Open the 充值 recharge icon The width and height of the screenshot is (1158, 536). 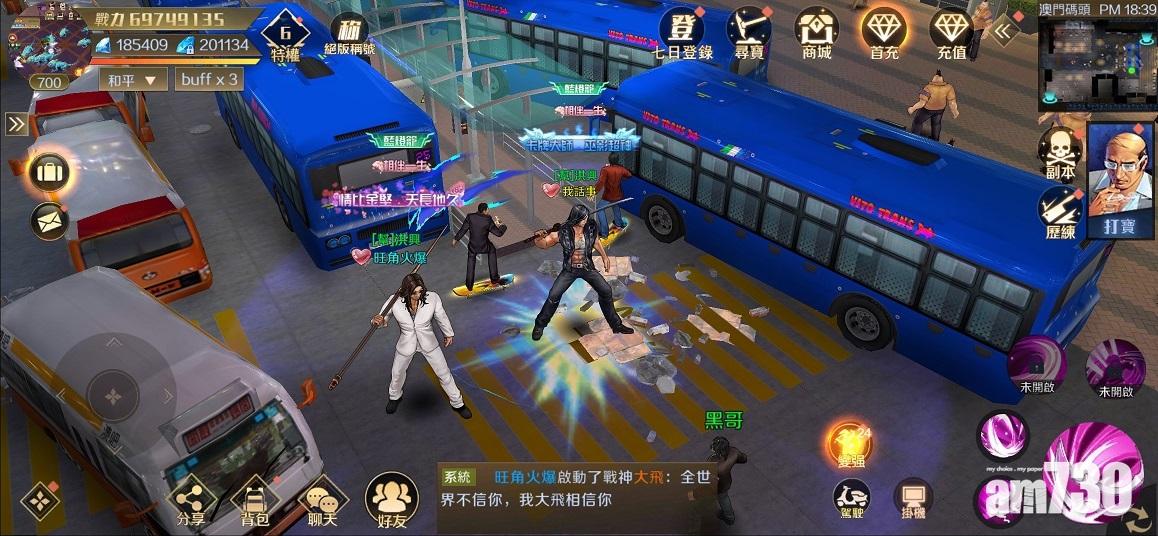[x=951, y=31]
